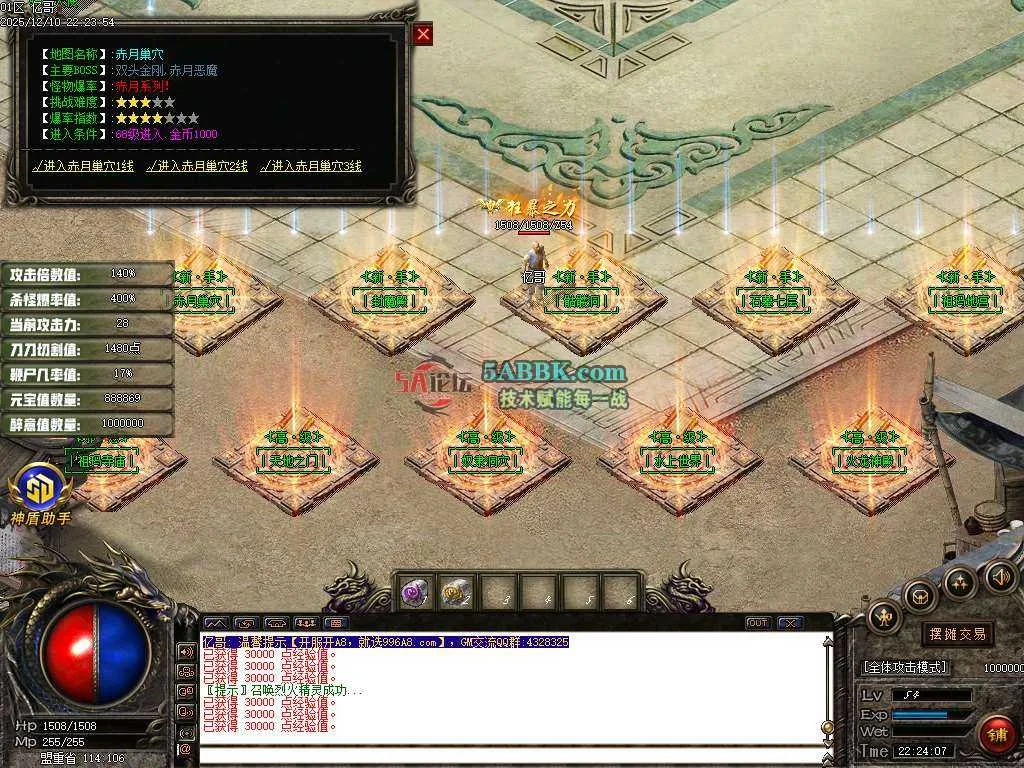This screenshot has height=768, width=1024.
Task: Click the @ chat channel button
Action: click(185, 749)
